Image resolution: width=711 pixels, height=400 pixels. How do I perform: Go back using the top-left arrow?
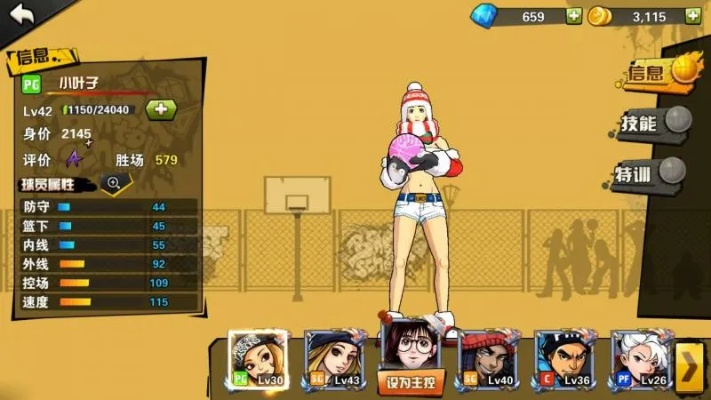pyautogui.click(x=22, y=14)
